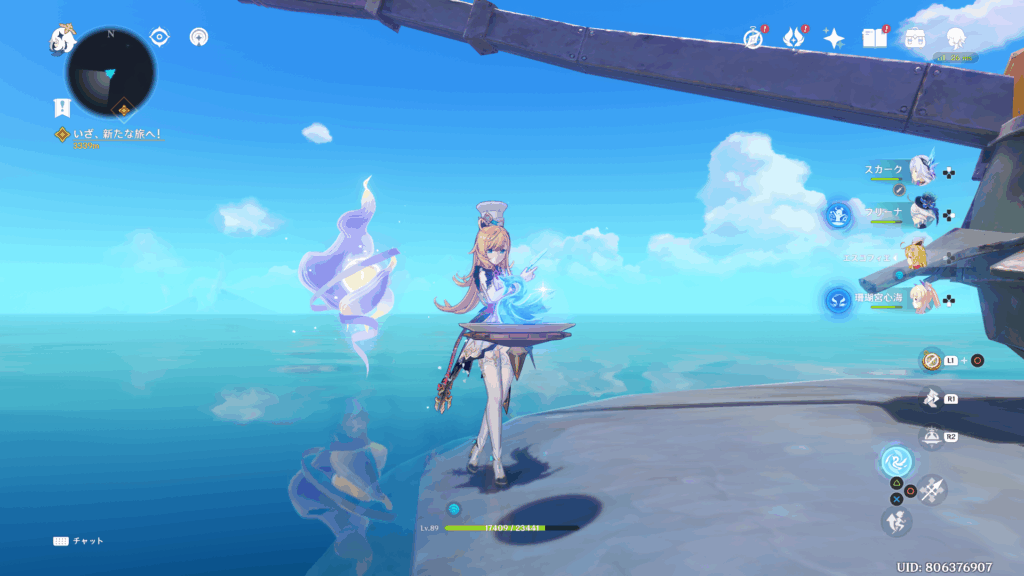Trigger 珊瑚宮心海's ready elemental burst icon

point(838,299)
